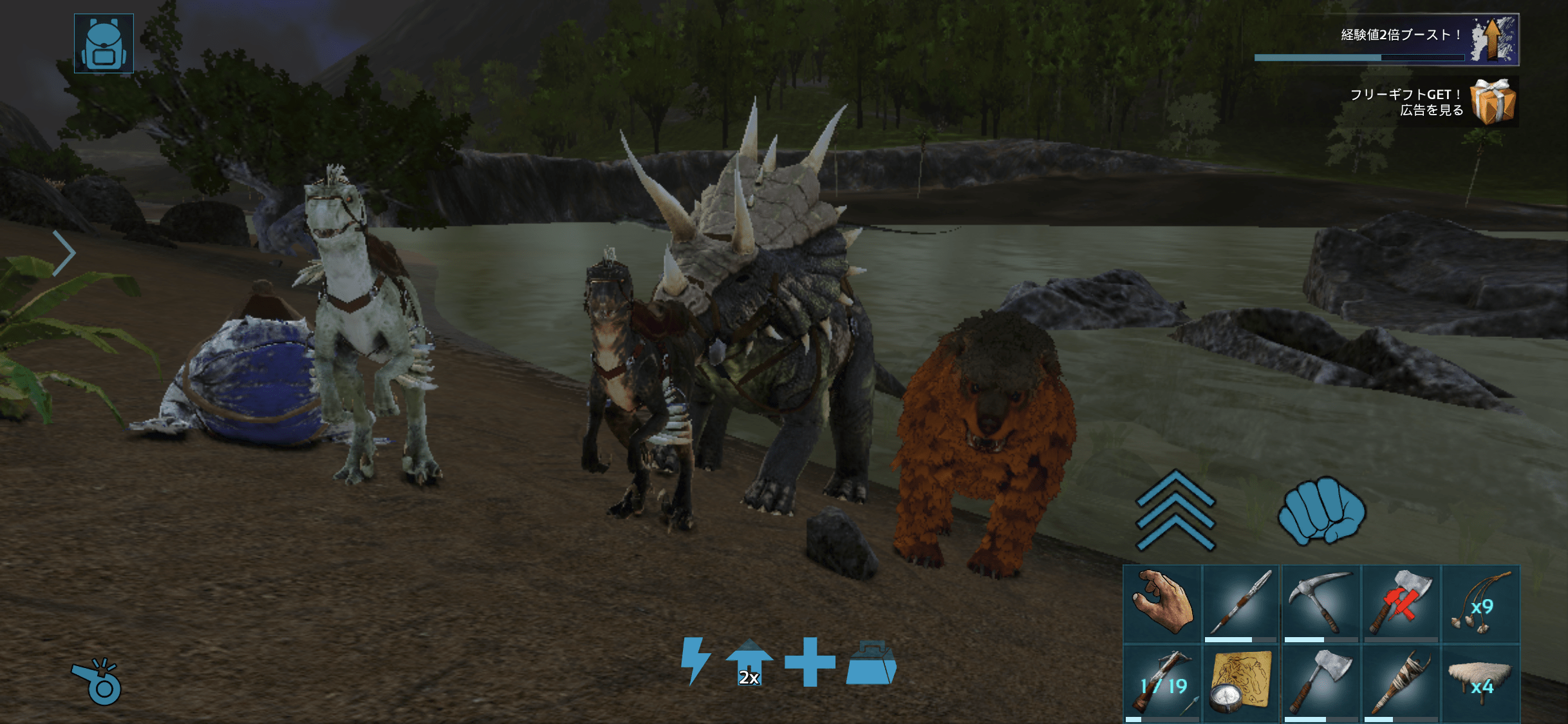Open the backpack inventory
The height and width of the screenshot is (724, 1568).
click(x=104, y=44)
